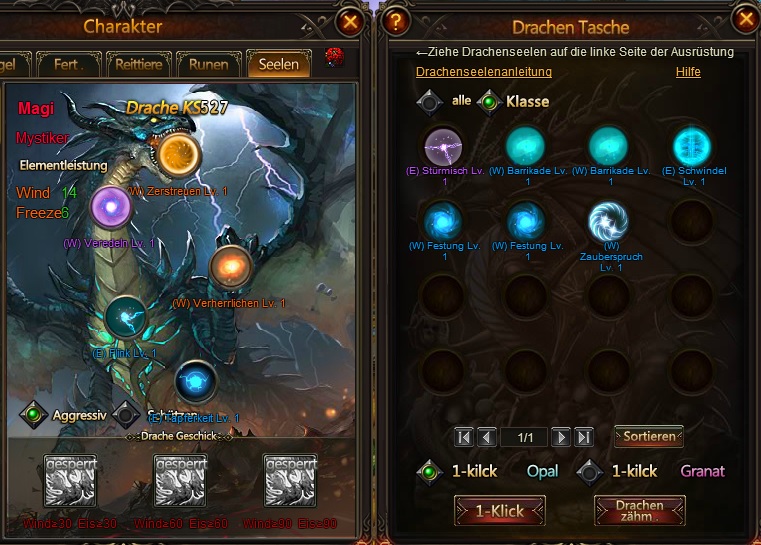Viewport: 761px width, 545px height.
Task: Switch to the Reittiere tab
Action: click(139, 65)
